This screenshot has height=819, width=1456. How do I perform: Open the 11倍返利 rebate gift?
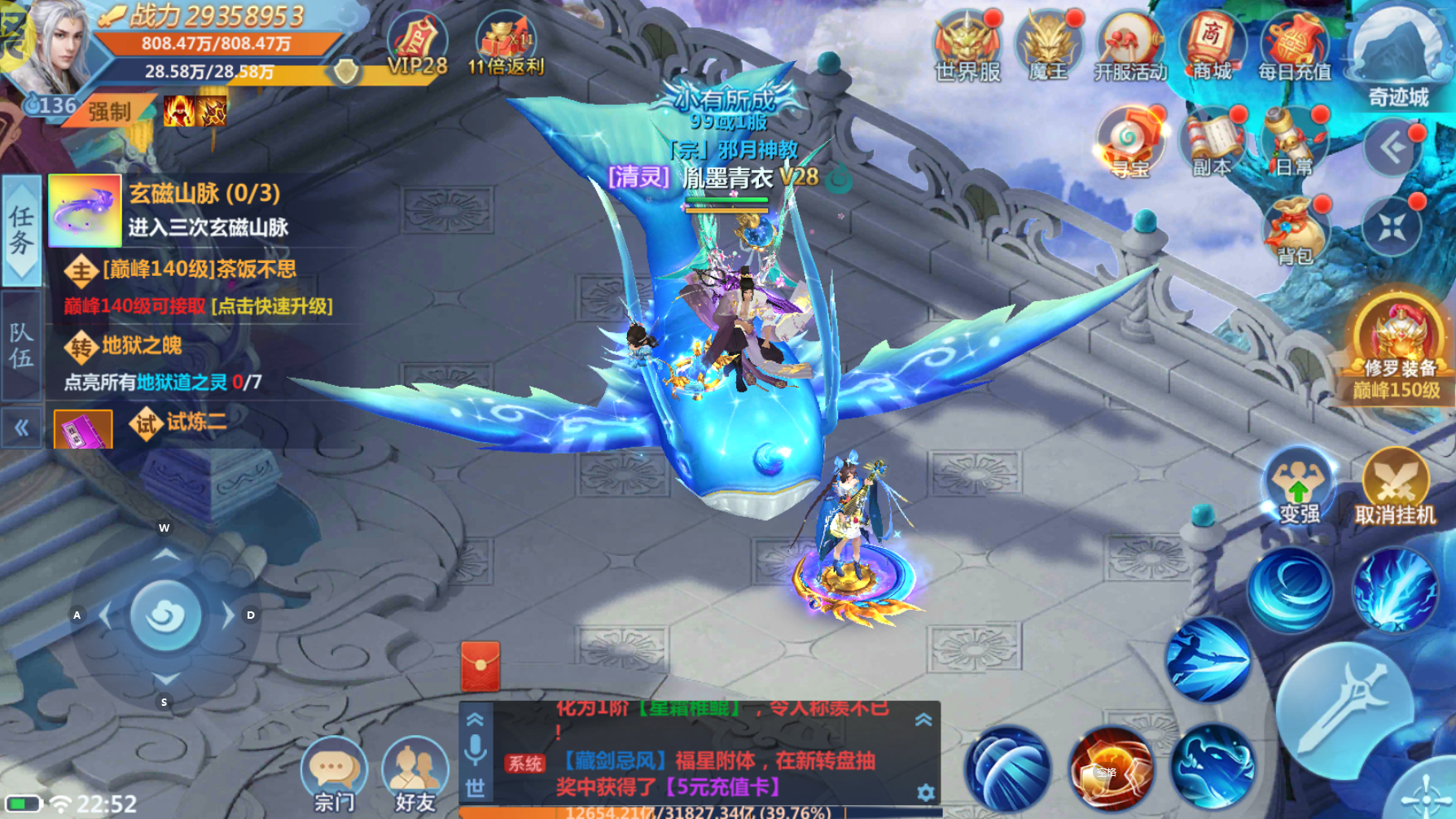pos(505,45)
